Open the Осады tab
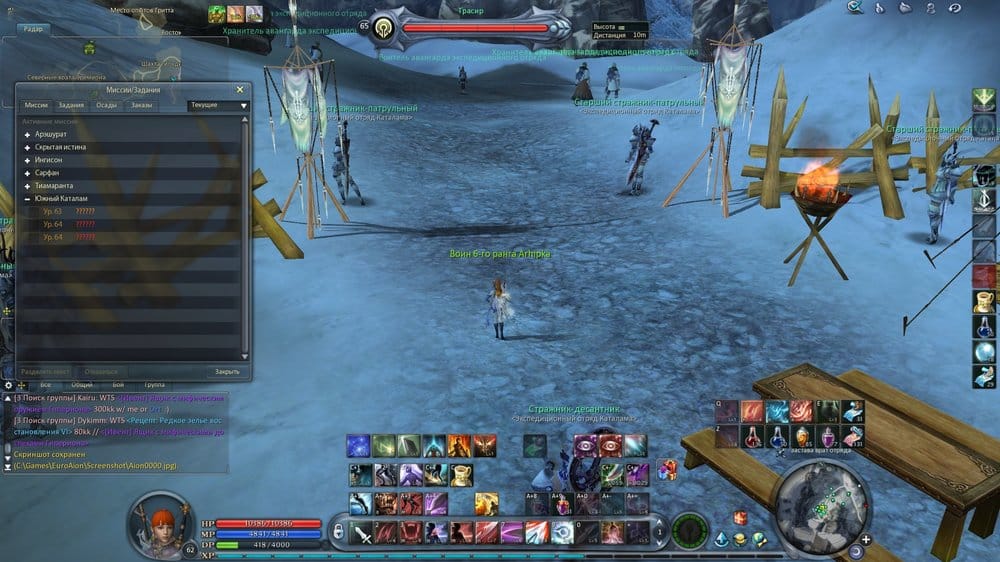This screenshot has height=562, width=1000. [107, 105]
